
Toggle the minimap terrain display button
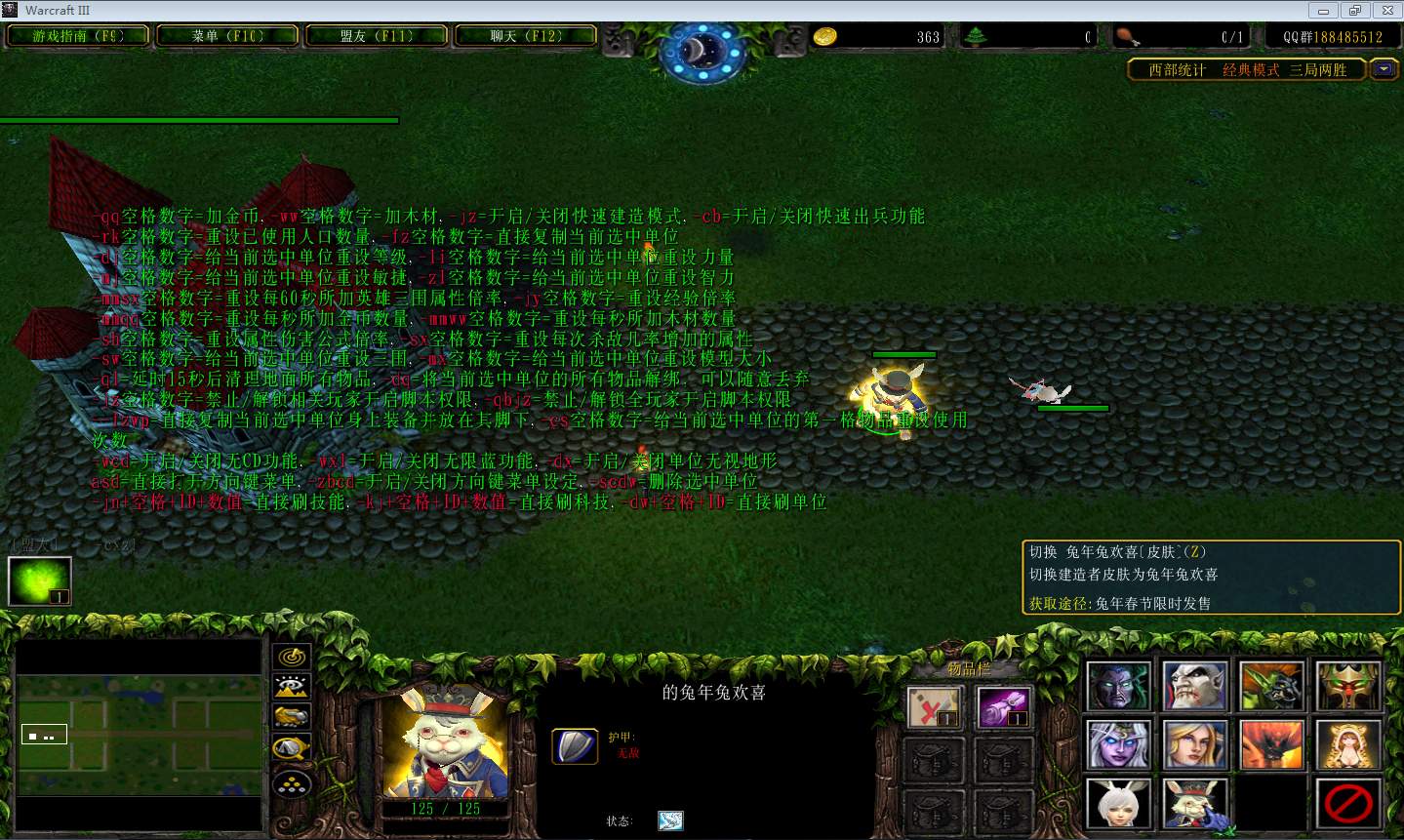(x=292, y=687)
